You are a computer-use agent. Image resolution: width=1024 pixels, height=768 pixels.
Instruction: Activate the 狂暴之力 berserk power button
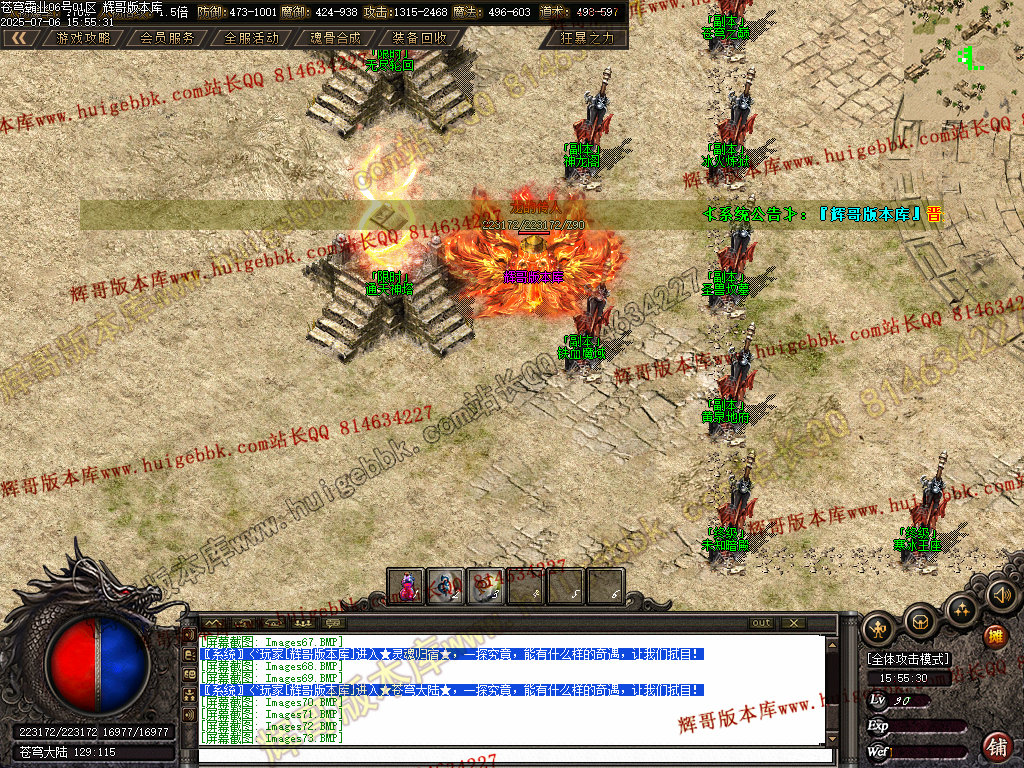click(587, 38)
